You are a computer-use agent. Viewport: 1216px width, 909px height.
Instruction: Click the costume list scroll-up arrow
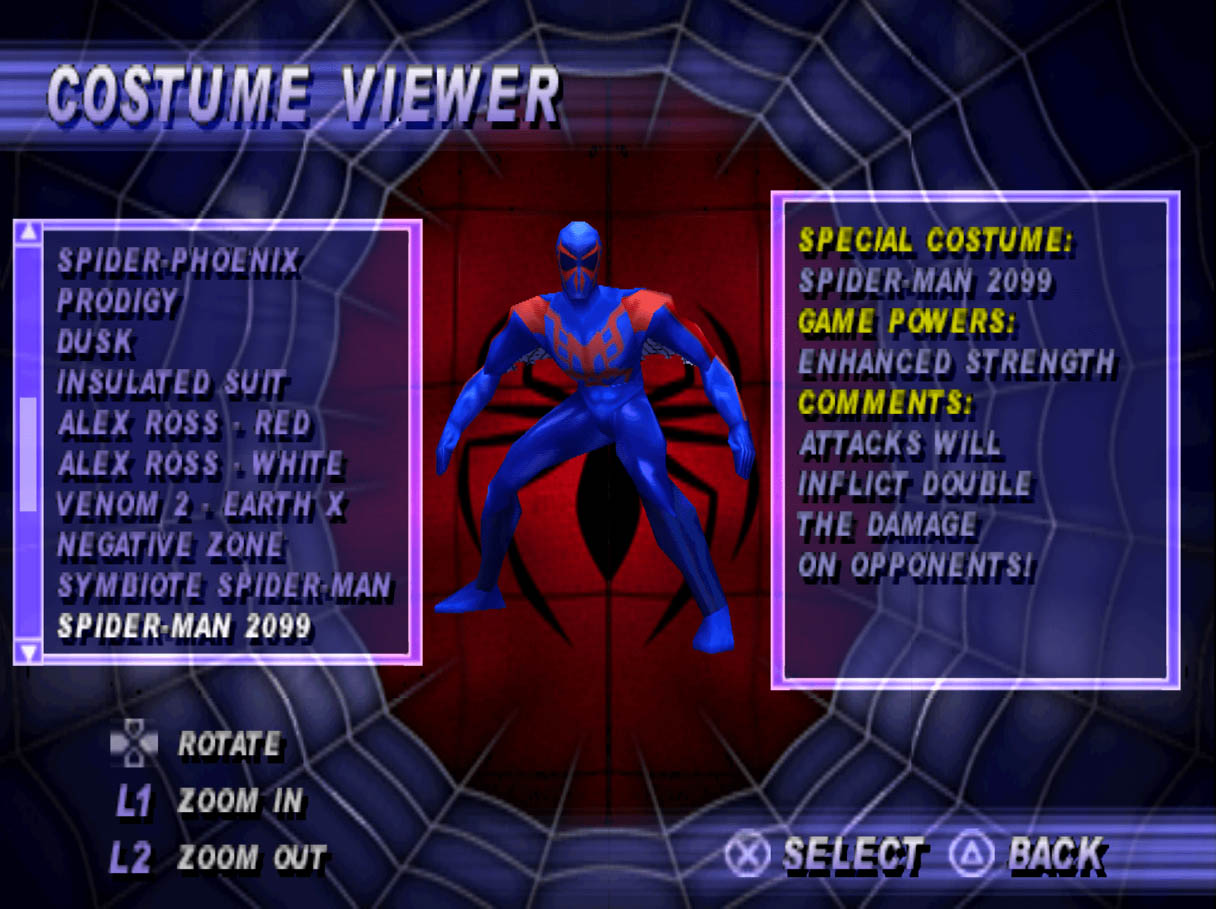[29, 233]
